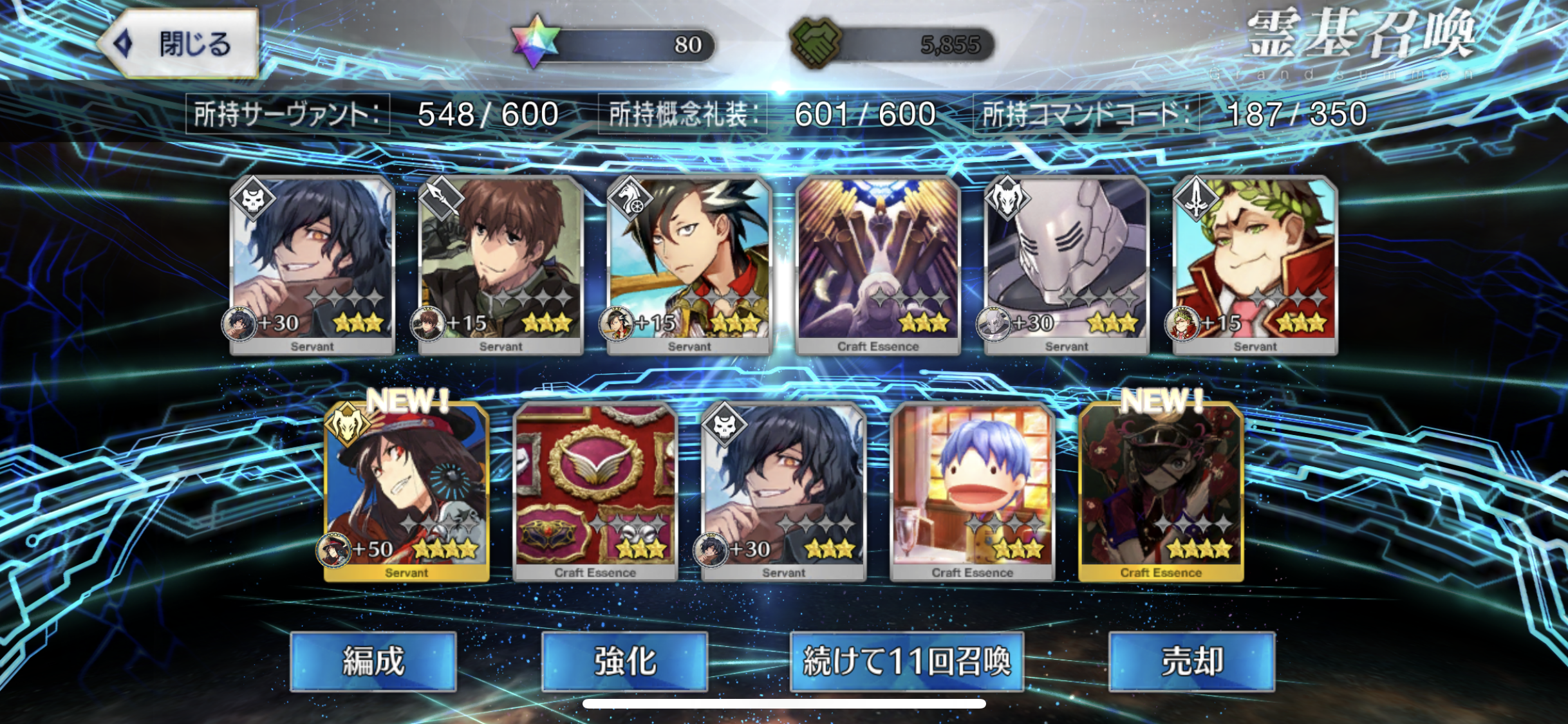Pick the laurel-wreathed Saber servant card
Image resolution: width=1568 pixels, height=724 pixels.
[x=1255, y=264]
